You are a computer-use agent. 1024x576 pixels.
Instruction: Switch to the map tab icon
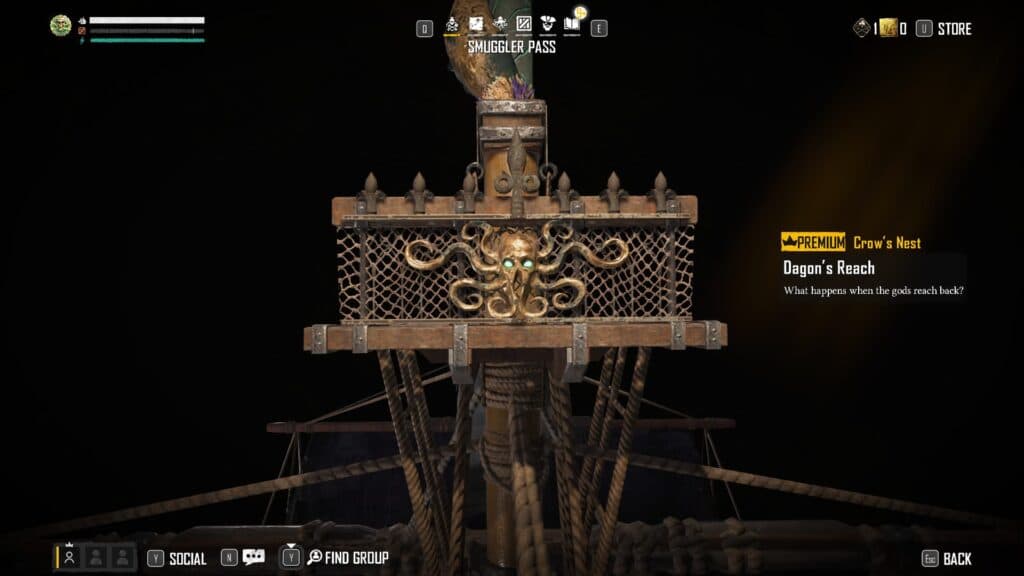pyautogui.click(x=476, y=24)
